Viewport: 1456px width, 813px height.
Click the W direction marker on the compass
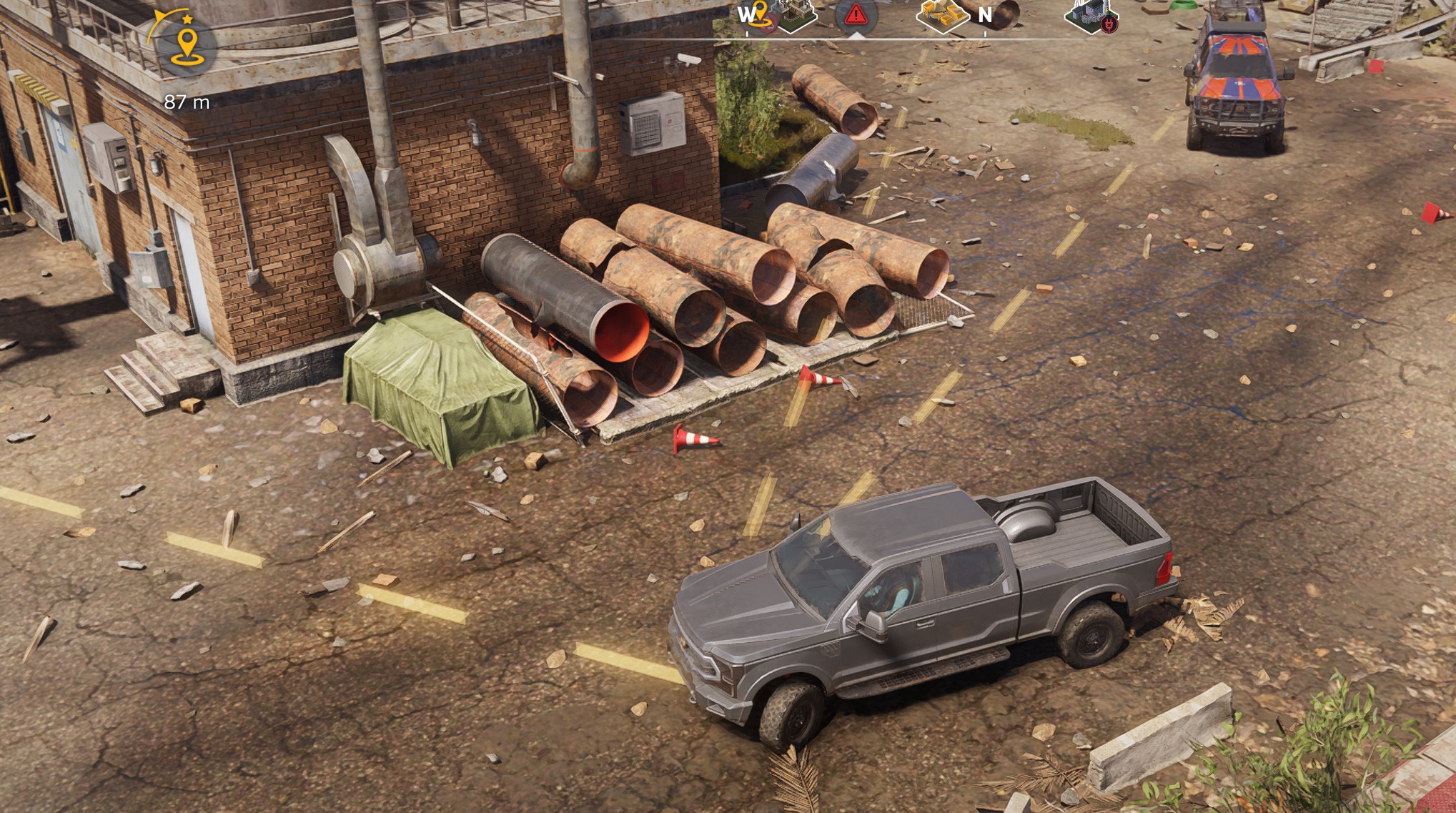pyautogui.click(x=748, y=13)
